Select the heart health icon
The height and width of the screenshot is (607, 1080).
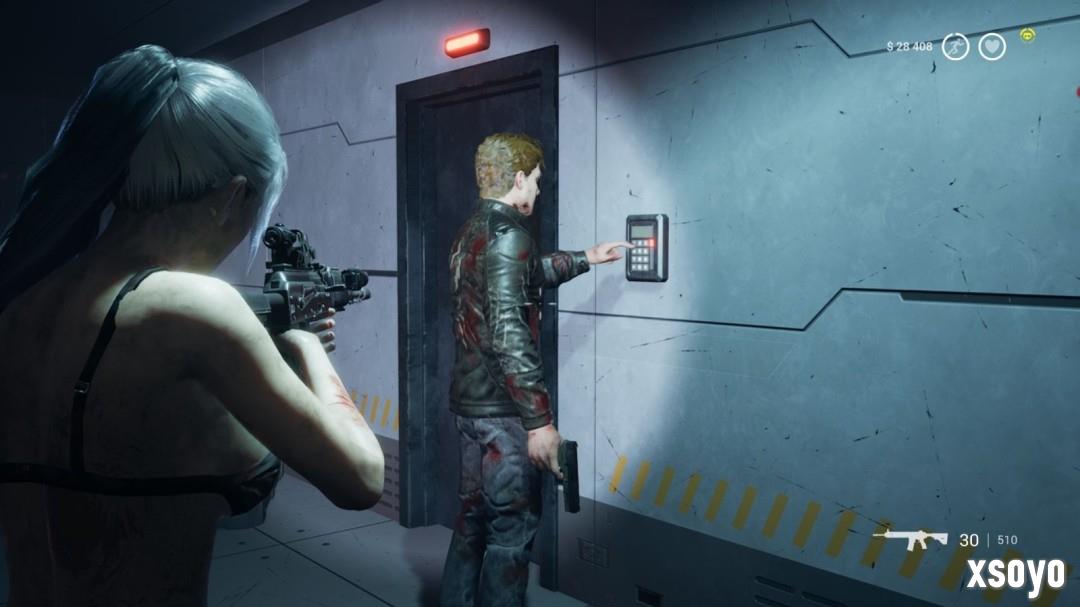click(x=992, y=46)
